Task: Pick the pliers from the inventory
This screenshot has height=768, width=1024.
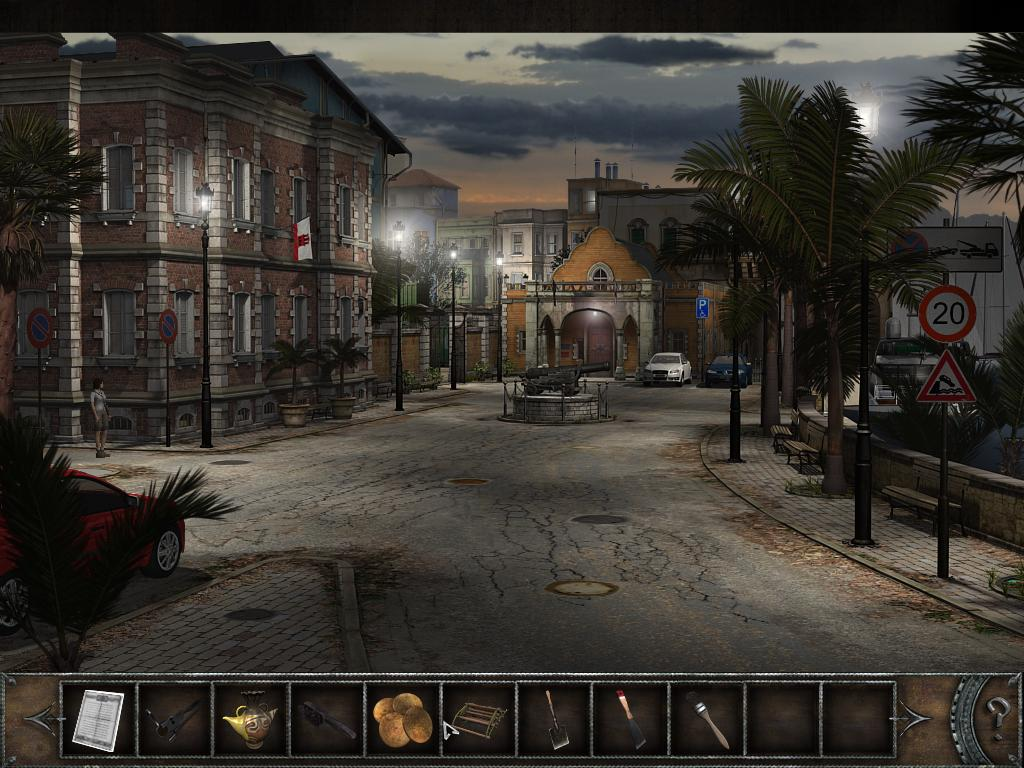Action: tap(174, 719)
